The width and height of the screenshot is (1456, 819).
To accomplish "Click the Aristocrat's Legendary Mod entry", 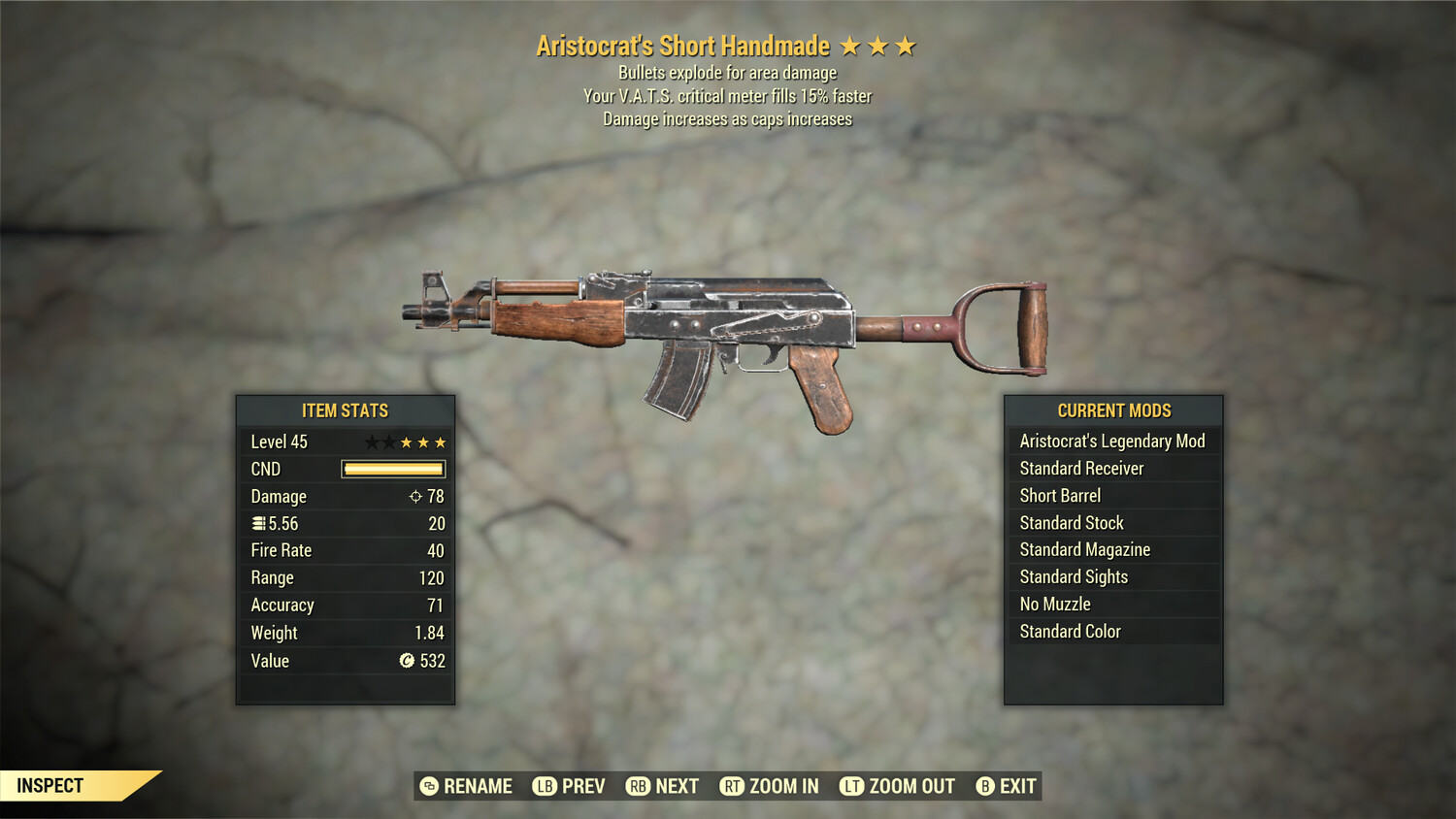I will click(1111, 442).
